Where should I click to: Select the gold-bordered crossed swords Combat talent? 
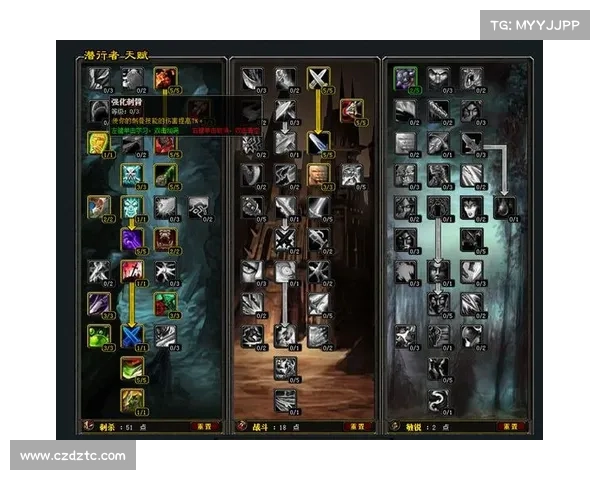point(318,78)
